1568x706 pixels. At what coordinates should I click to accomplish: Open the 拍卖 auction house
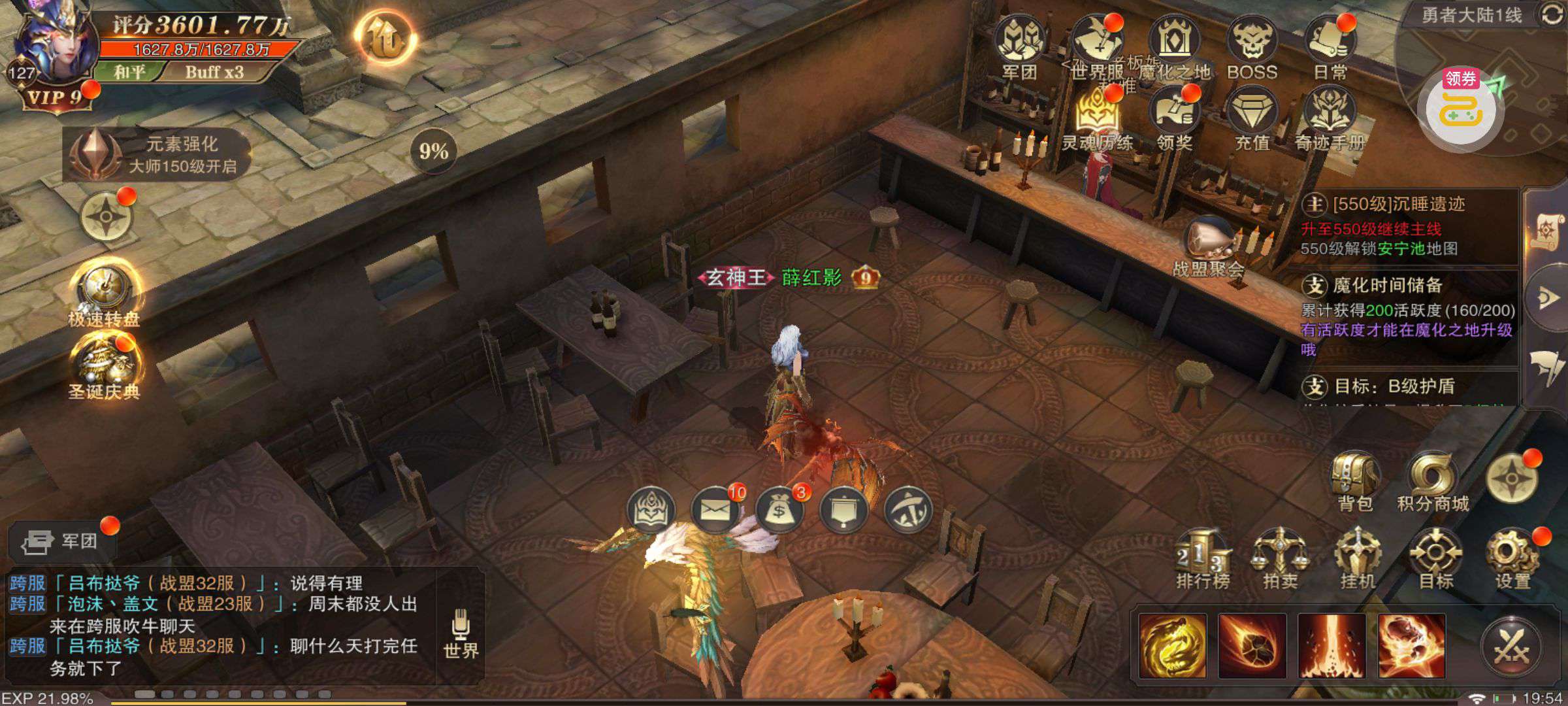coord(1280,559)
